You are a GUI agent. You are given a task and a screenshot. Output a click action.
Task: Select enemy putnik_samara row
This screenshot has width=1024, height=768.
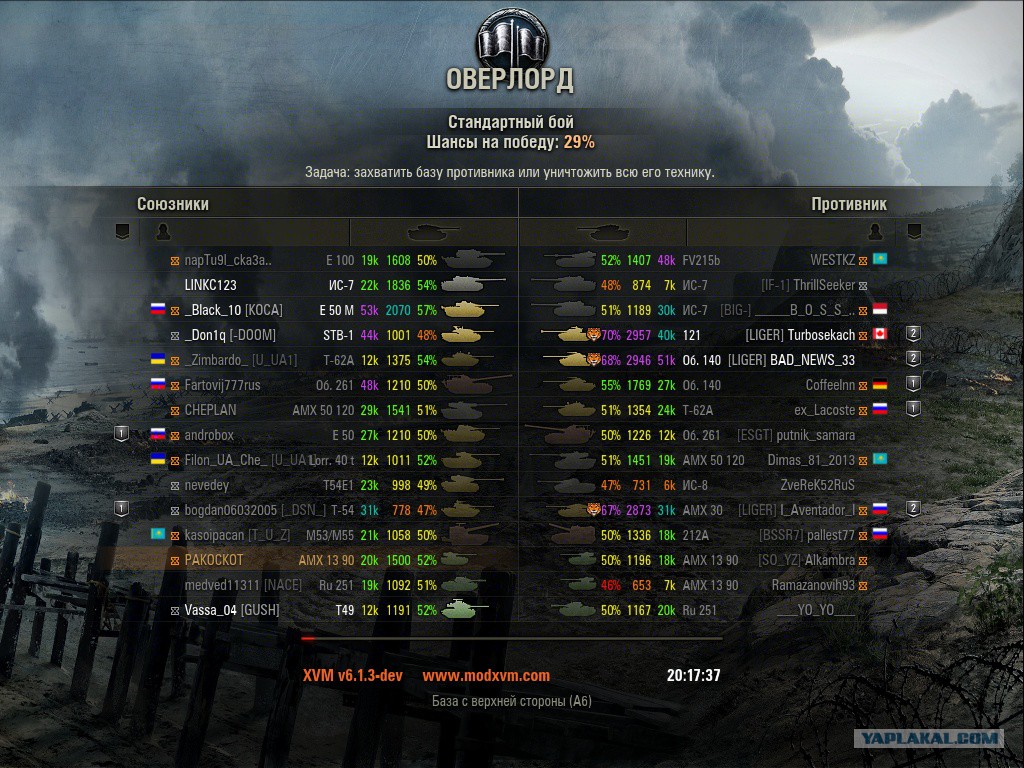pos(816,435)
